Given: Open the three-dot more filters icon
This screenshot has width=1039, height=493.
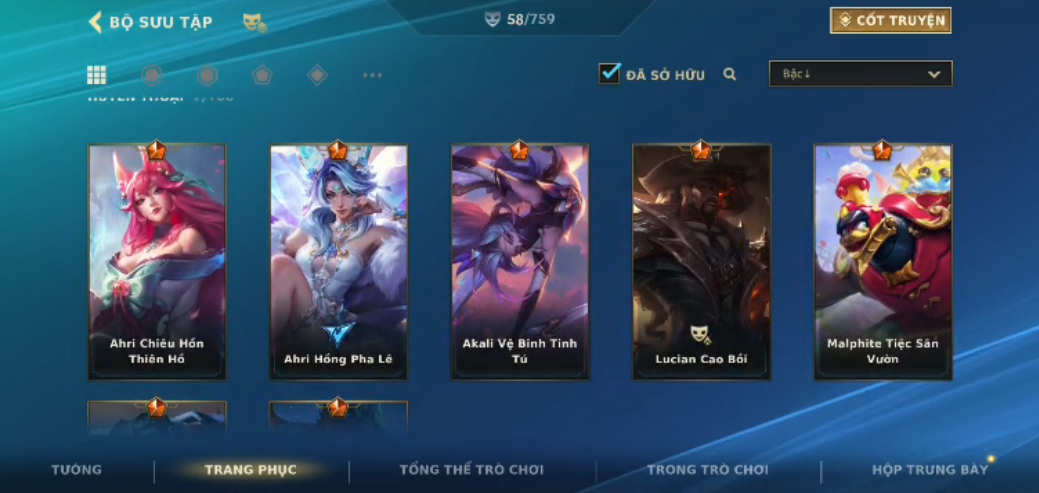Looking at the screenshot, I should (x=372, y=75).
